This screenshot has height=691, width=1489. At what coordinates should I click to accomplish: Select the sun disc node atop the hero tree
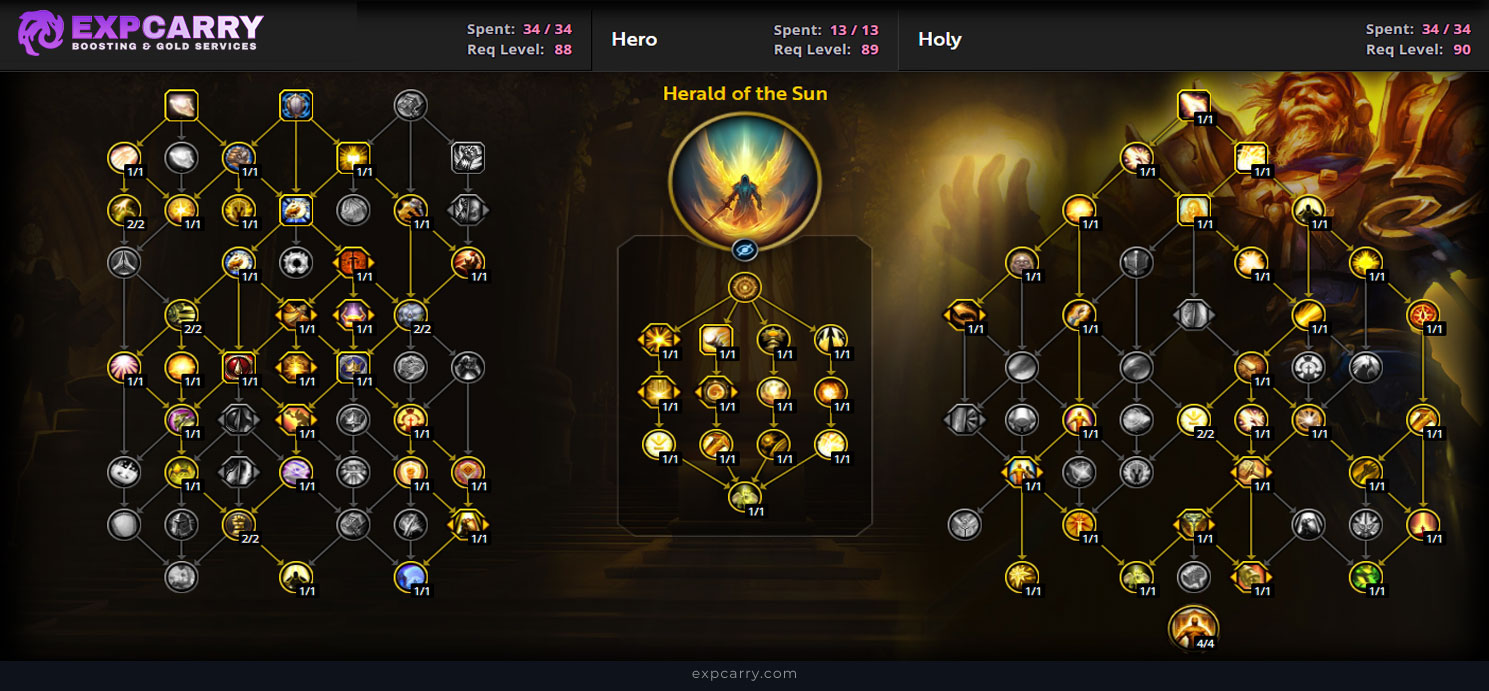pyautogui.click(x=745, y=288)
